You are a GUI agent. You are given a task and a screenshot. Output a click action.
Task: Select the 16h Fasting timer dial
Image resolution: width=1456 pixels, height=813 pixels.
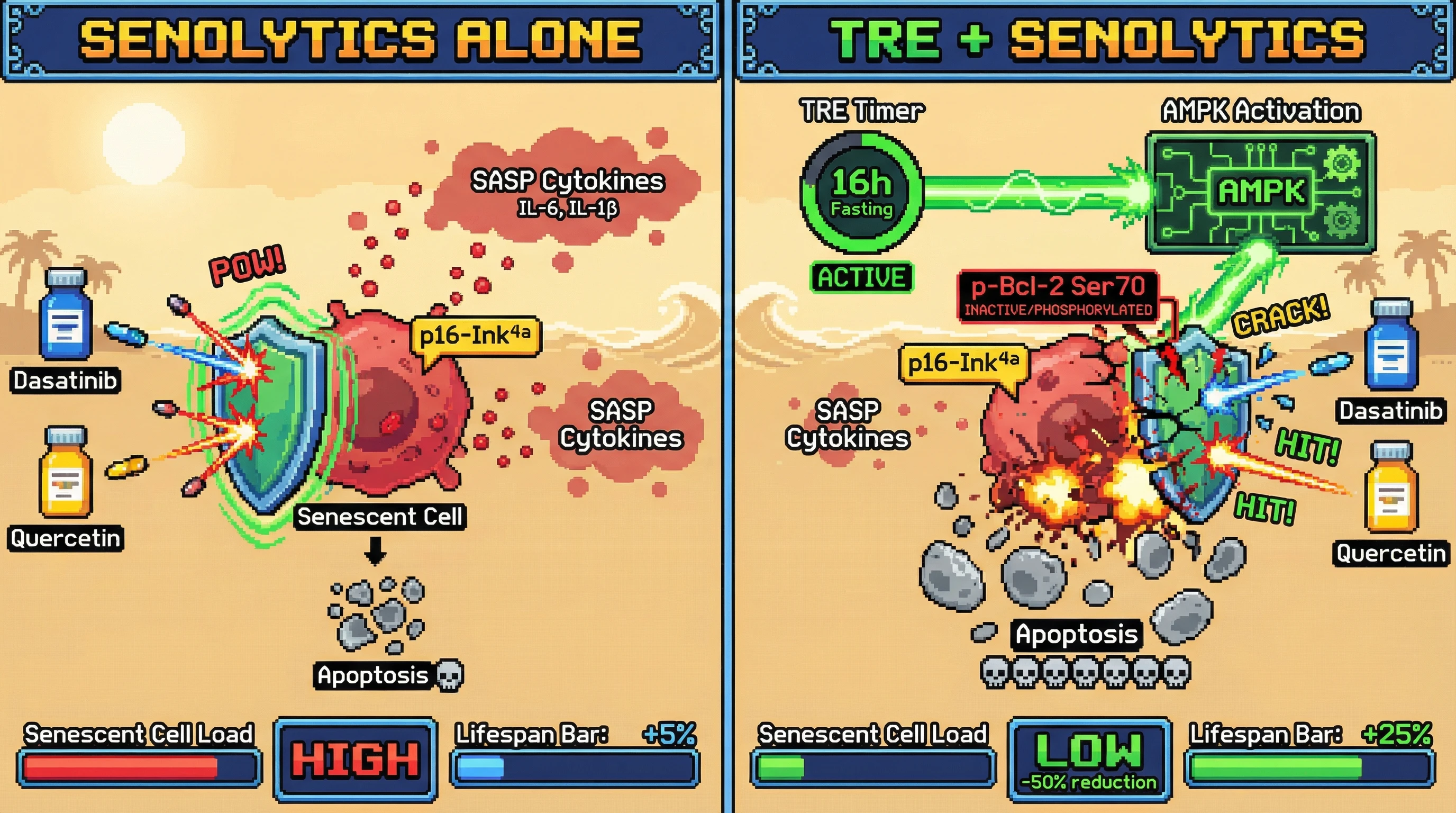click(x=861, y=192)
